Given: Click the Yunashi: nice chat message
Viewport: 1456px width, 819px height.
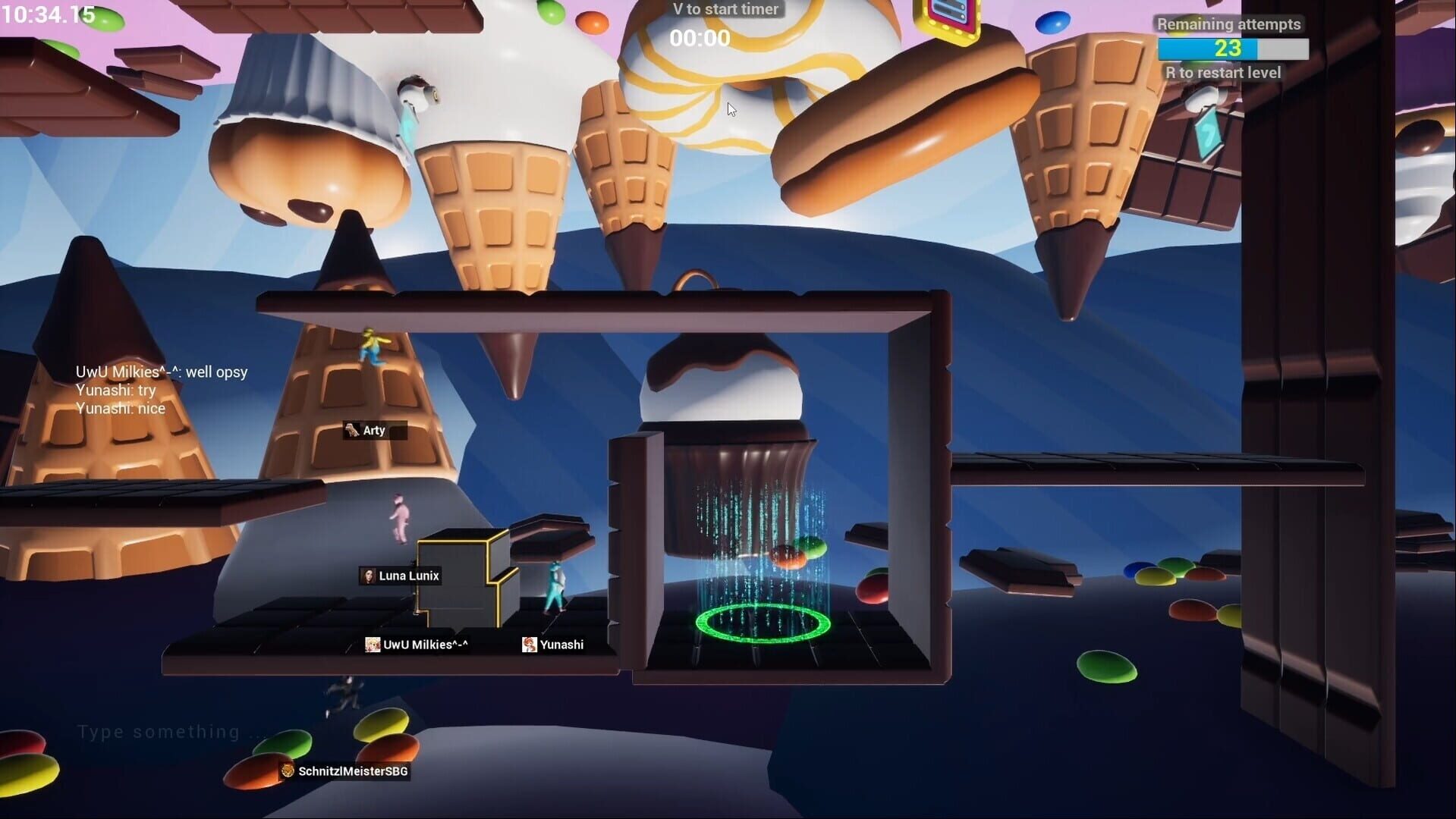Looking at the screenshot, I should (121, 407).
